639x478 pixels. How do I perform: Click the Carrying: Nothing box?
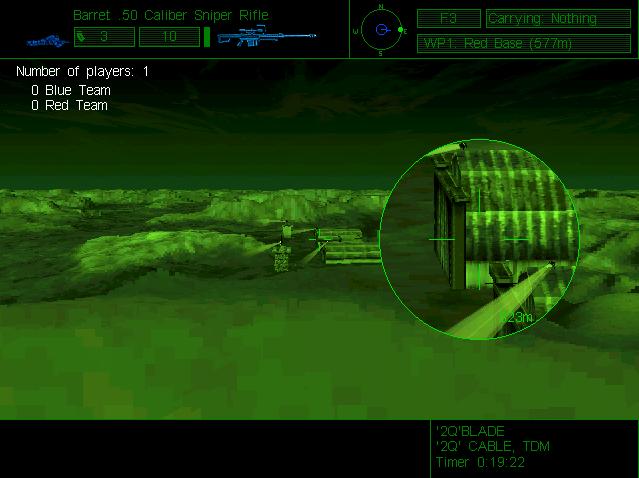555,19
